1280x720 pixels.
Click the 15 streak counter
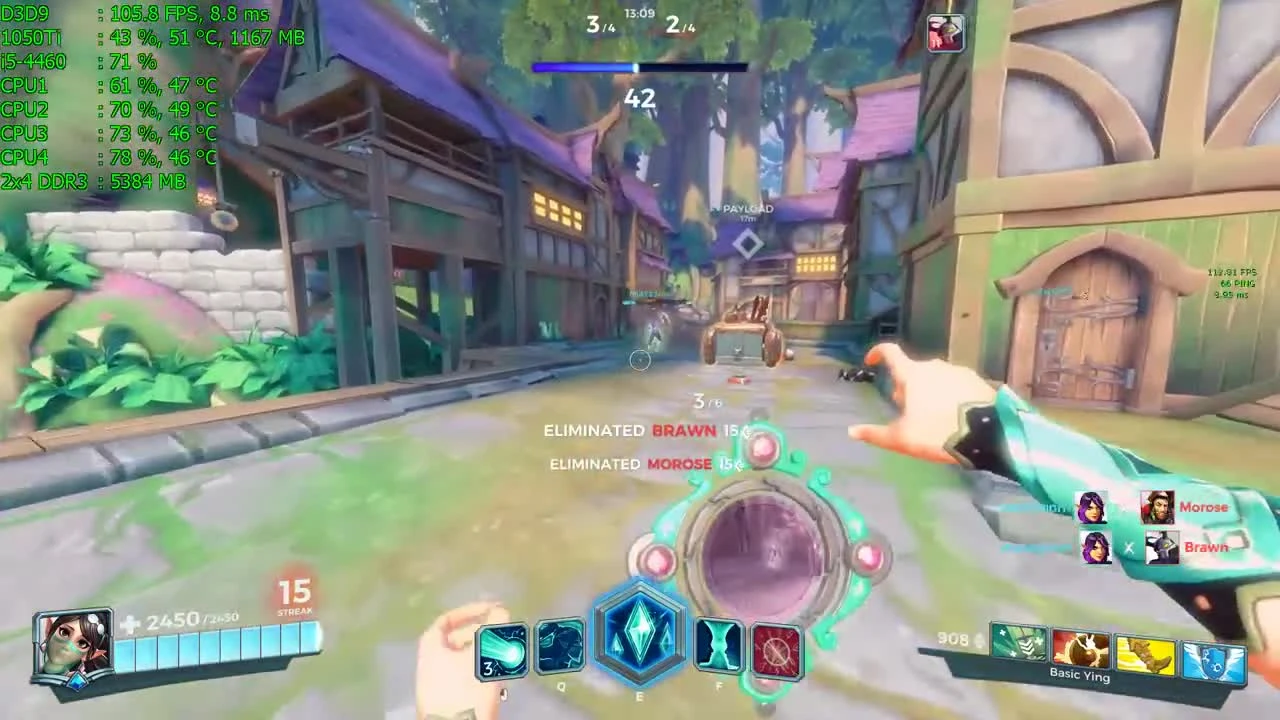pos(295,592)
